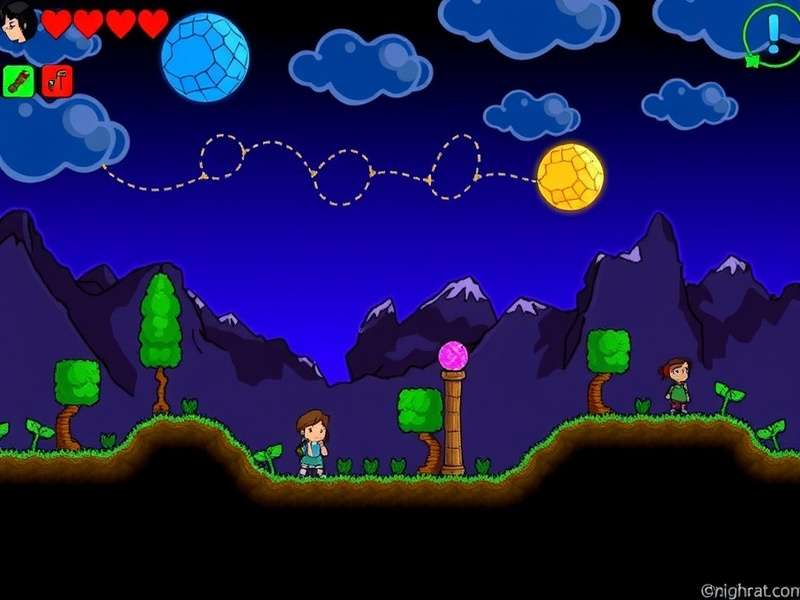The image size is (800, 600).
Task: Click the player character portrait
Action: (x=19, y=21)
